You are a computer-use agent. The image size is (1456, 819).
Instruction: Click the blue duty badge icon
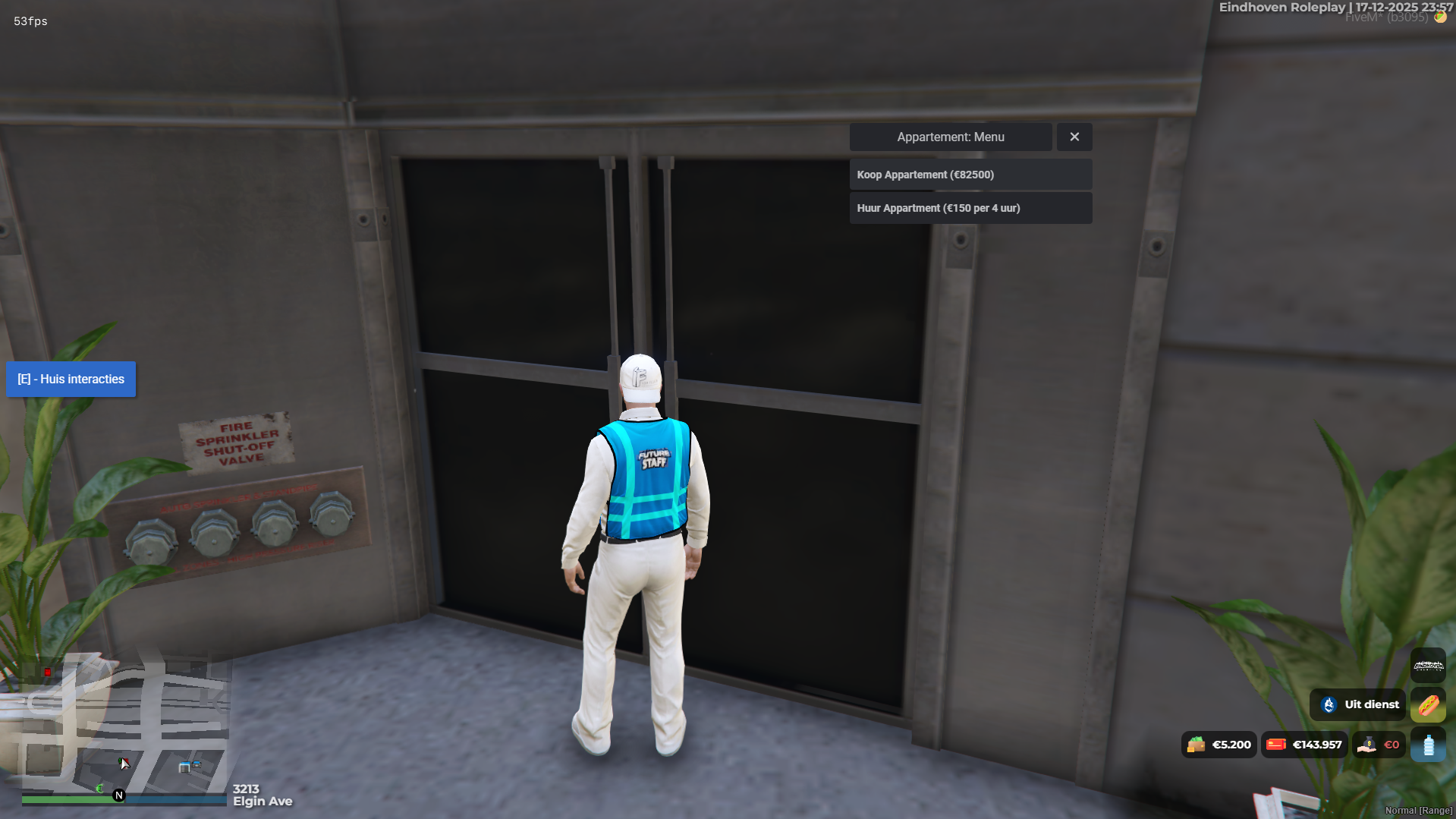point(1329,704)
